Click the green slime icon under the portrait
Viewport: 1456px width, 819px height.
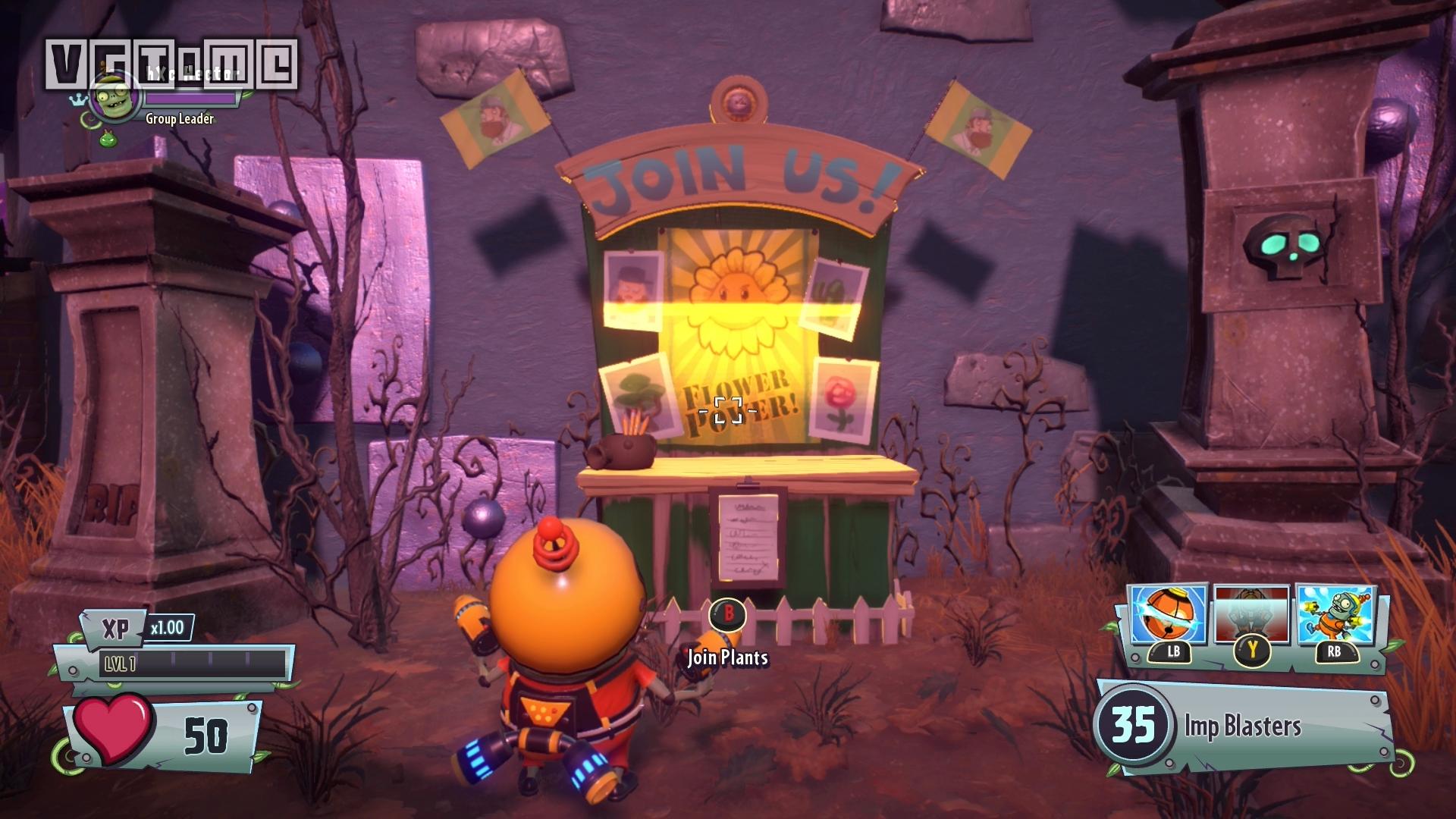(x=107, y=138)
